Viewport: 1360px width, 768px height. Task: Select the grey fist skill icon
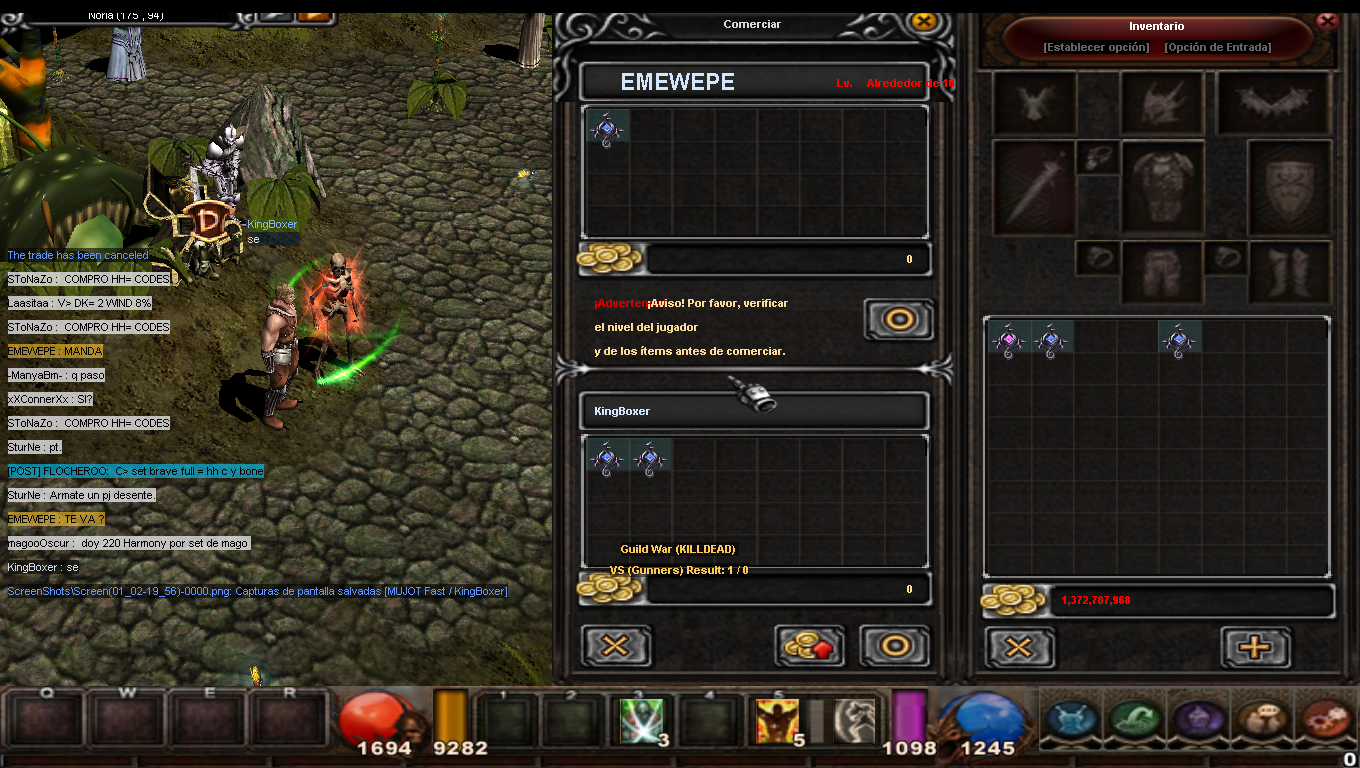coord(854,720)
